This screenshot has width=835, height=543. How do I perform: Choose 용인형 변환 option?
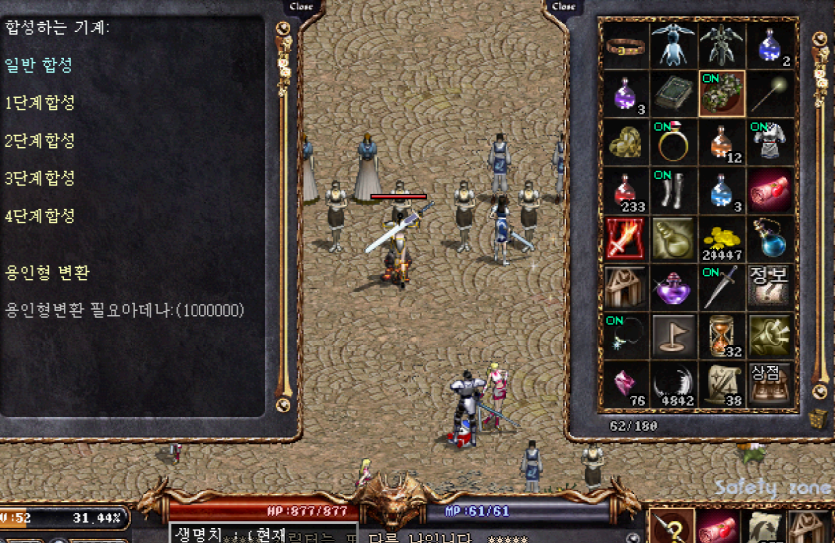[x=46, y=272]
